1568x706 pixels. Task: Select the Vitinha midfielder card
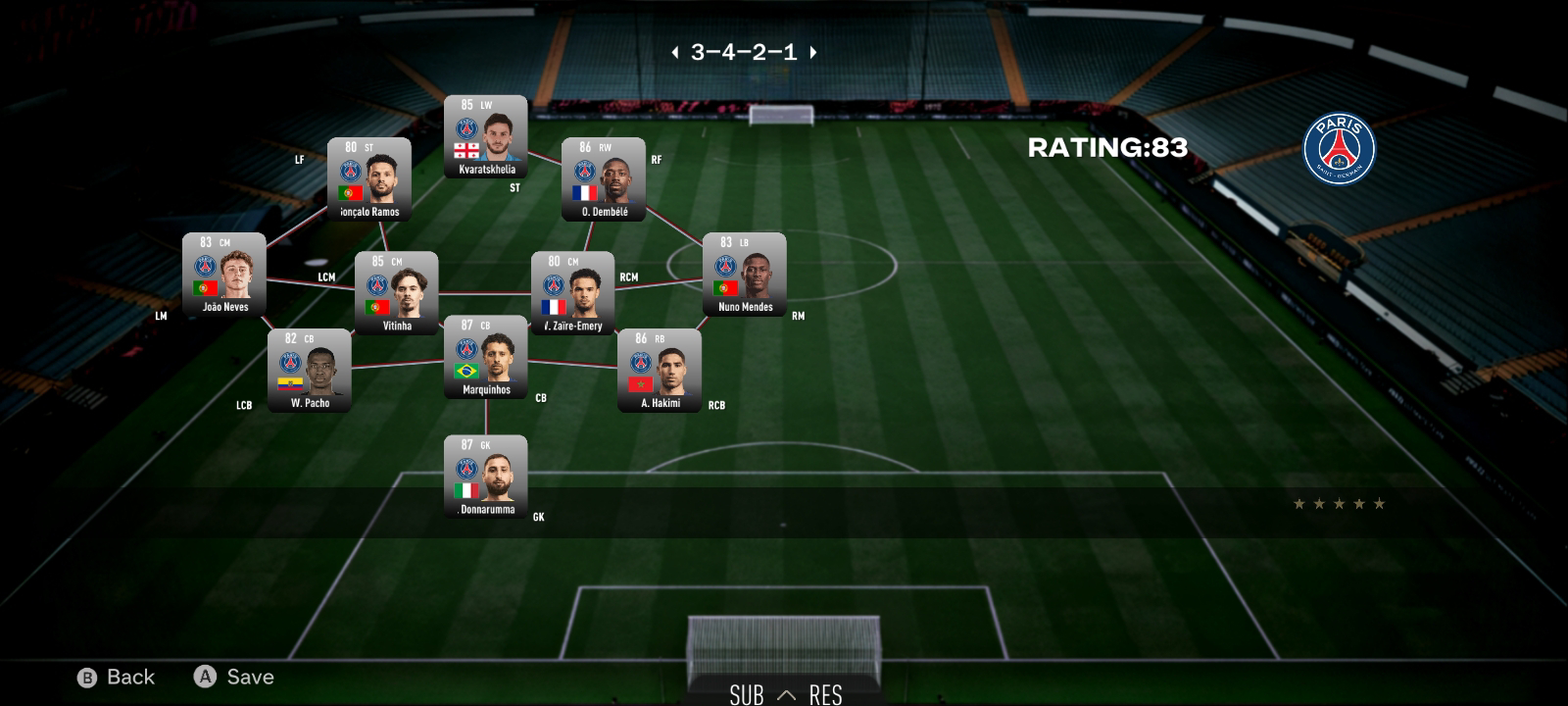(397, 293)
